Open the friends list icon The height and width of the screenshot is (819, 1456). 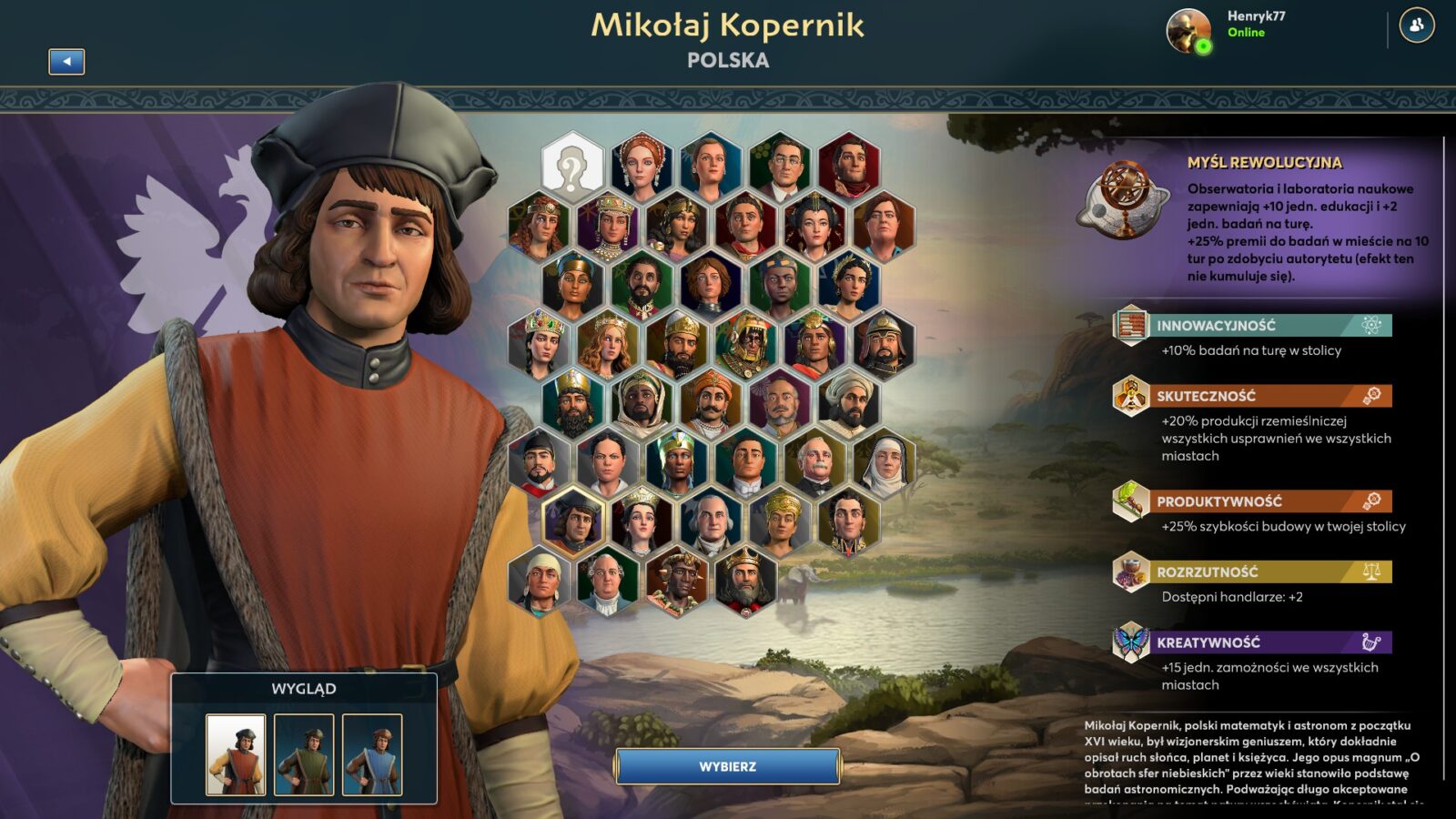pos(1416,25)
